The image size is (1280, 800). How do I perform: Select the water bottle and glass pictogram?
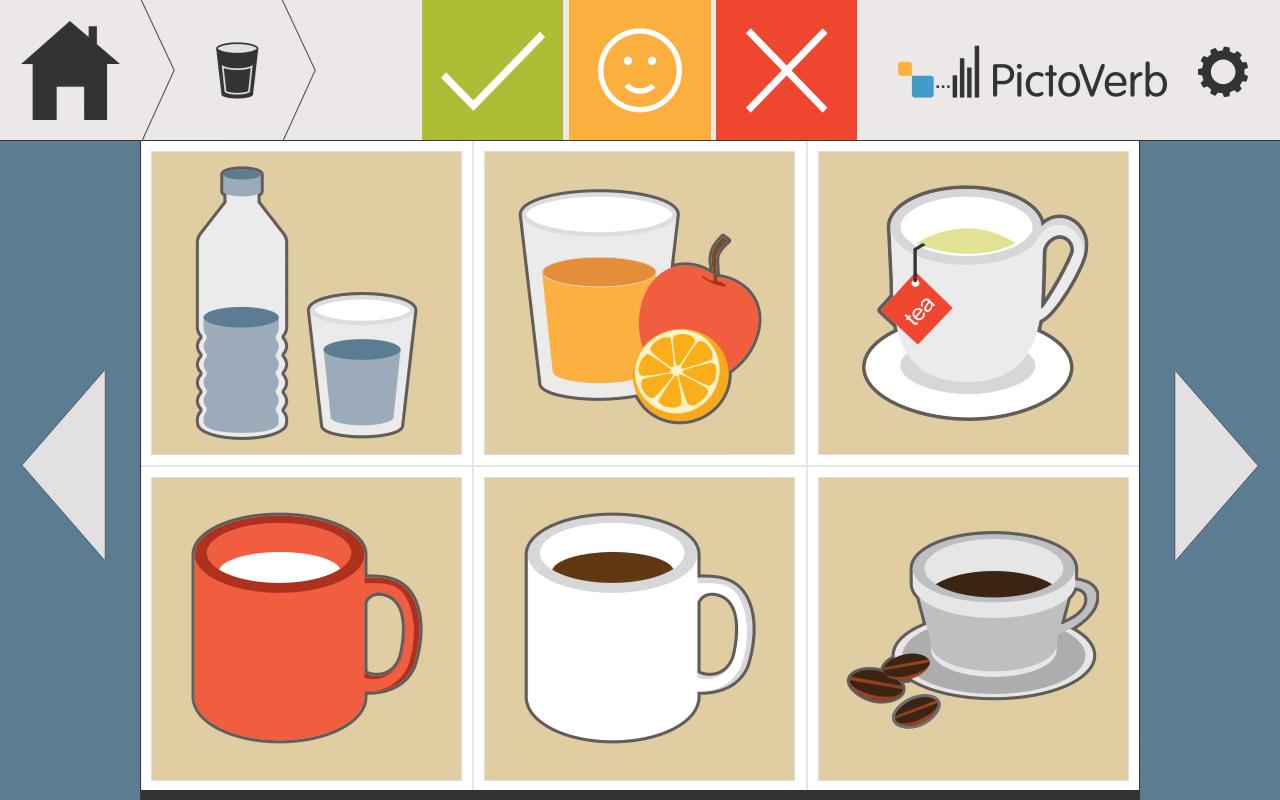(x=306, y=302)
